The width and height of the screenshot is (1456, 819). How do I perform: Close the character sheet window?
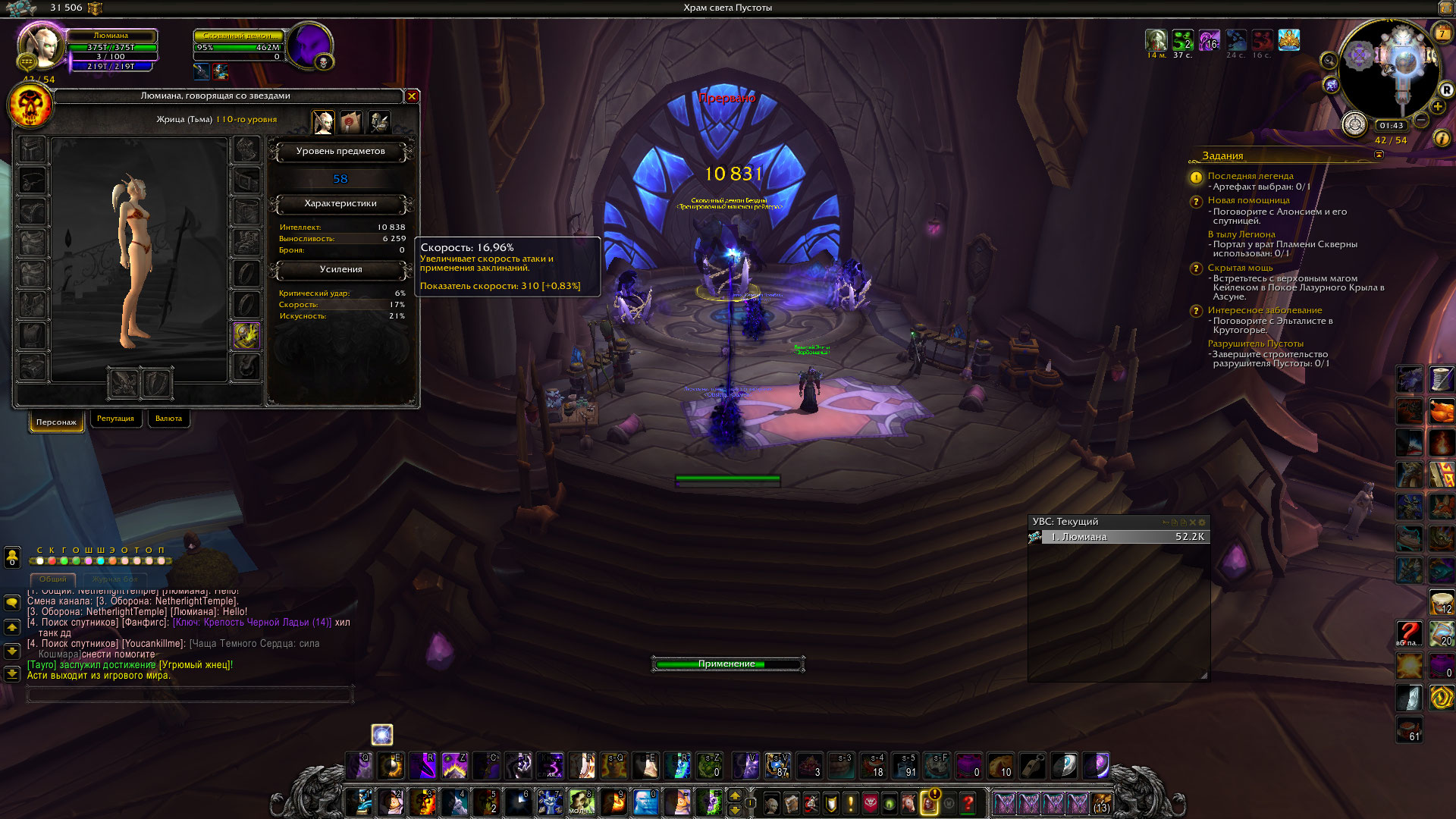point(412,96)
